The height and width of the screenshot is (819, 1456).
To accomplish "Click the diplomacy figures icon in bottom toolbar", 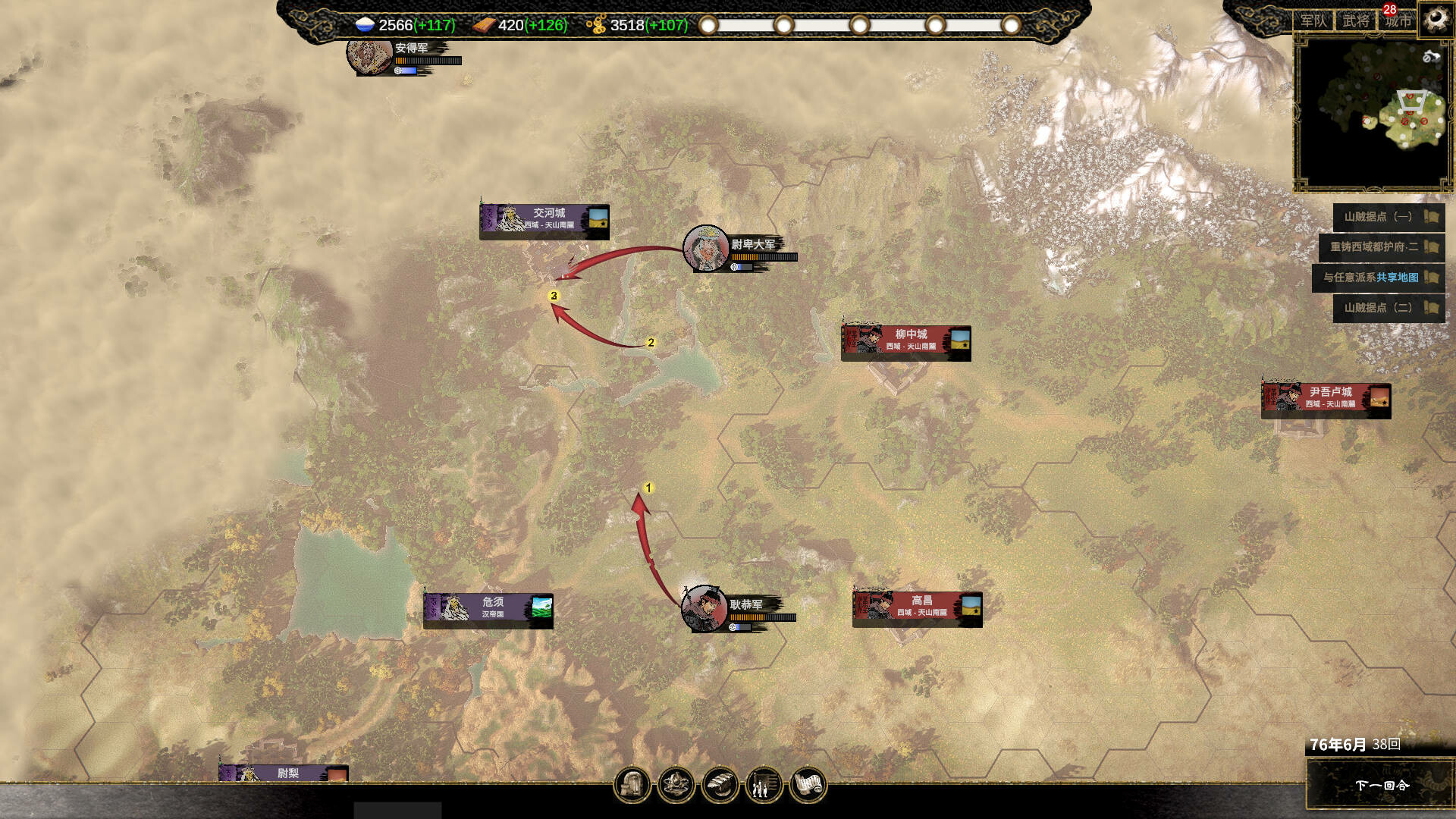I will tap(764, 785).
